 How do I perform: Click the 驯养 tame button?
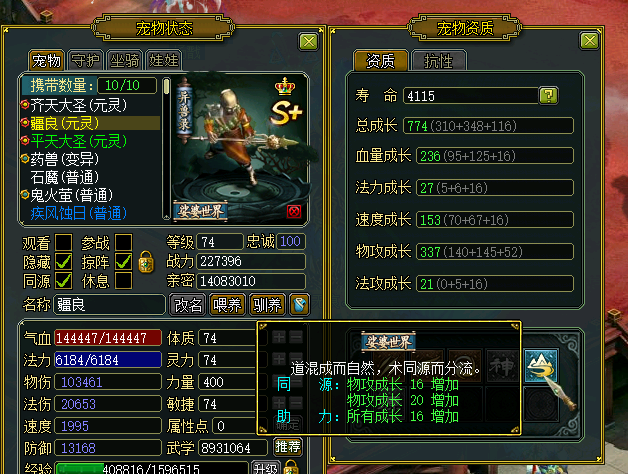[267, 304]
